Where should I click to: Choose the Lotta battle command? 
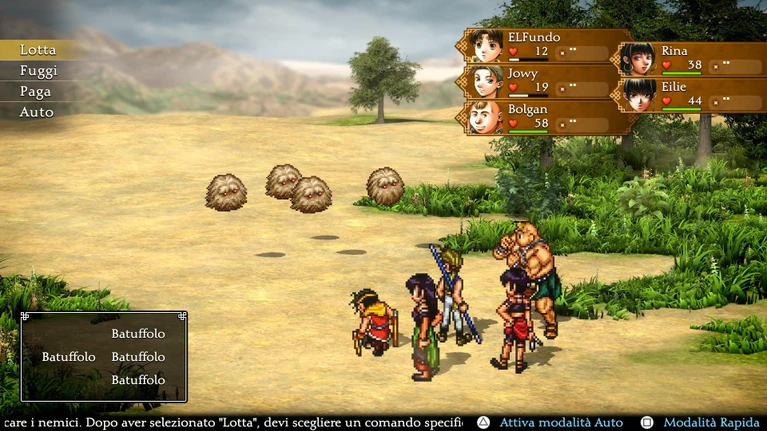click(38, 50)
